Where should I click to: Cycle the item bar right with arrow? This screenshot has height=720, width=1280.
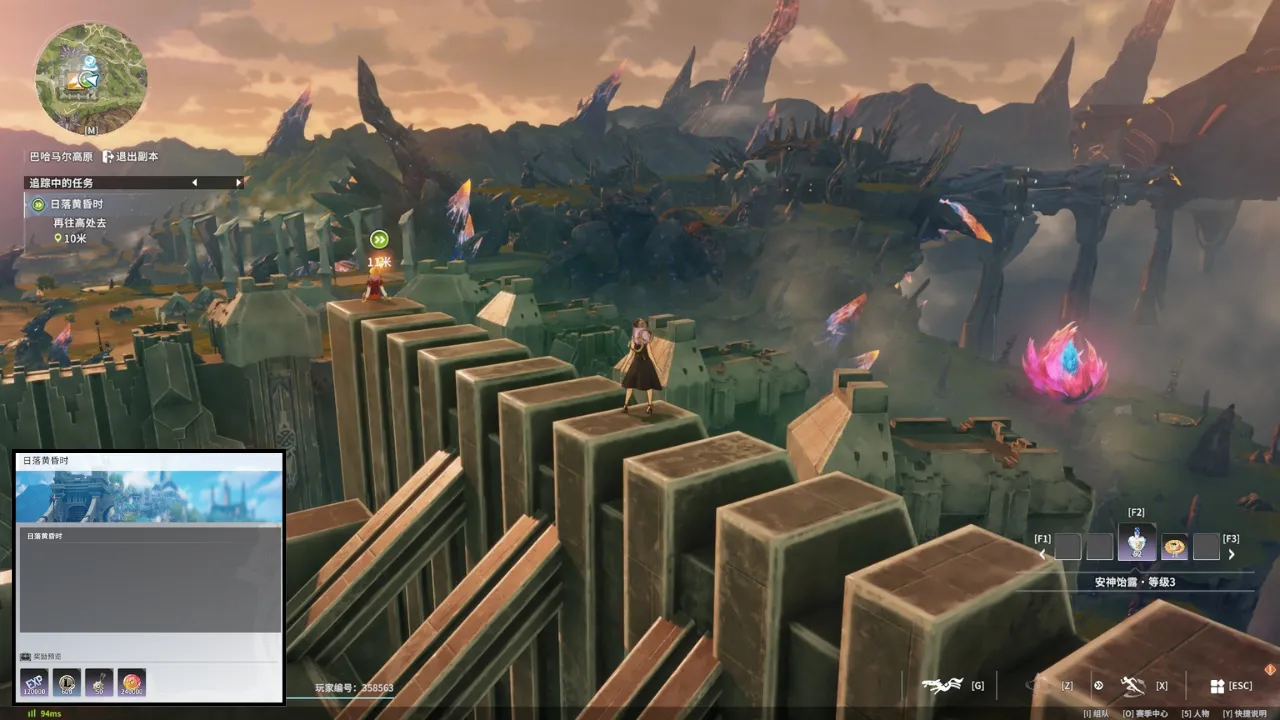coord(1231,554)
